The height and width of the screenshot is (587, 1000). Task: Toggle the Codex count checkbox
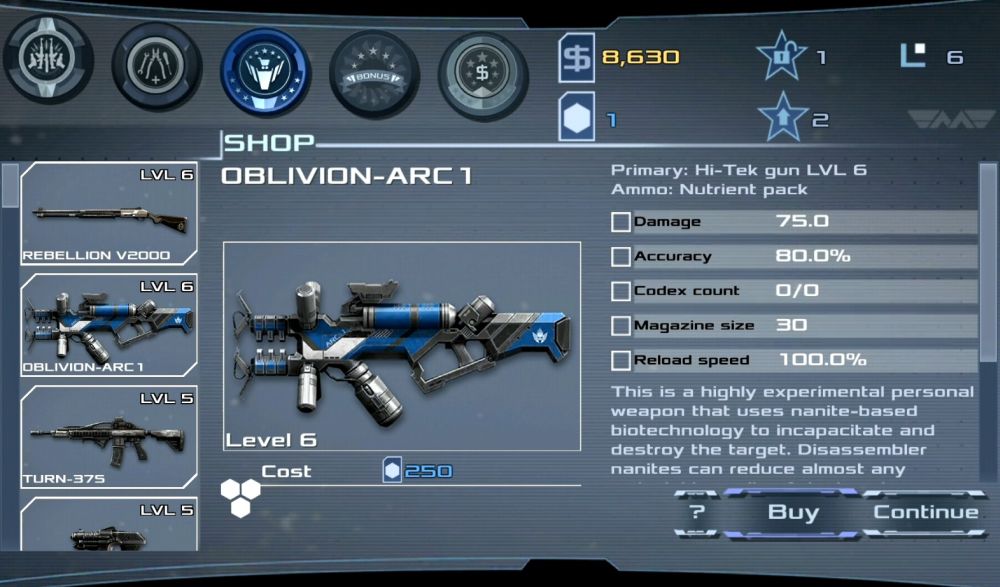tap(621, 291)
